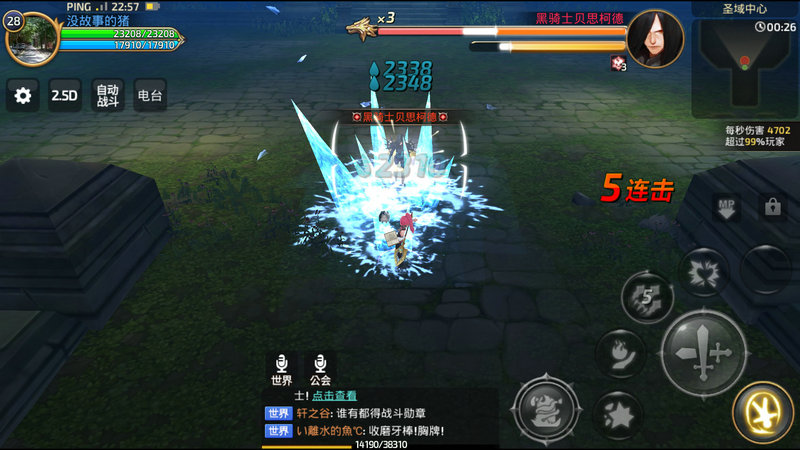The image size is (800, 450).
Task: Use the ringed creature skill button
Action: (546, 408)
